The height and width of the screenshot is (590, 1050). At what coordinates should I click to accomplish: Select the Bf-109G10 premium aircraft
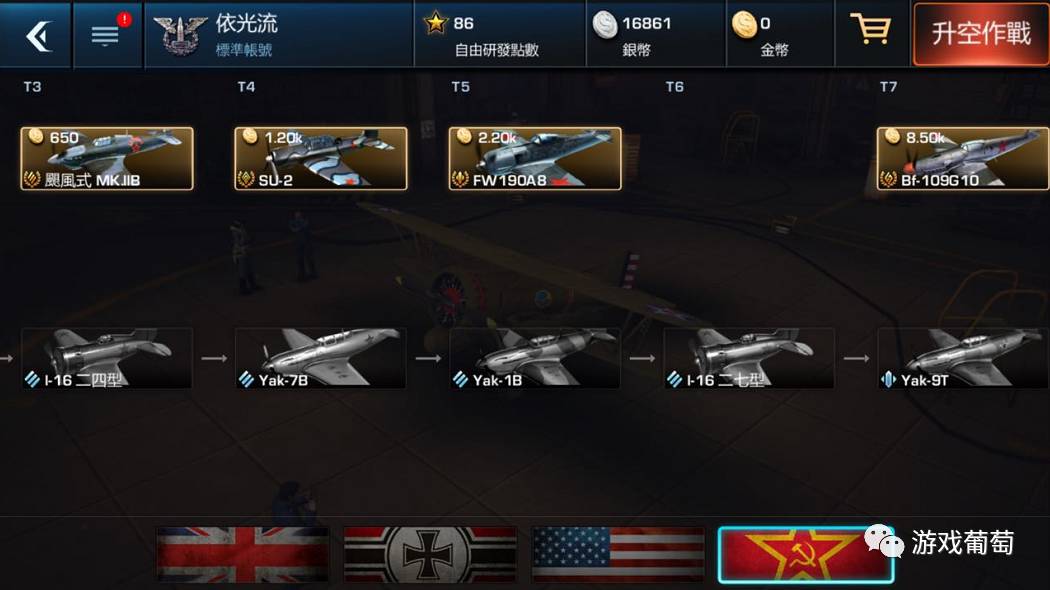963,158
